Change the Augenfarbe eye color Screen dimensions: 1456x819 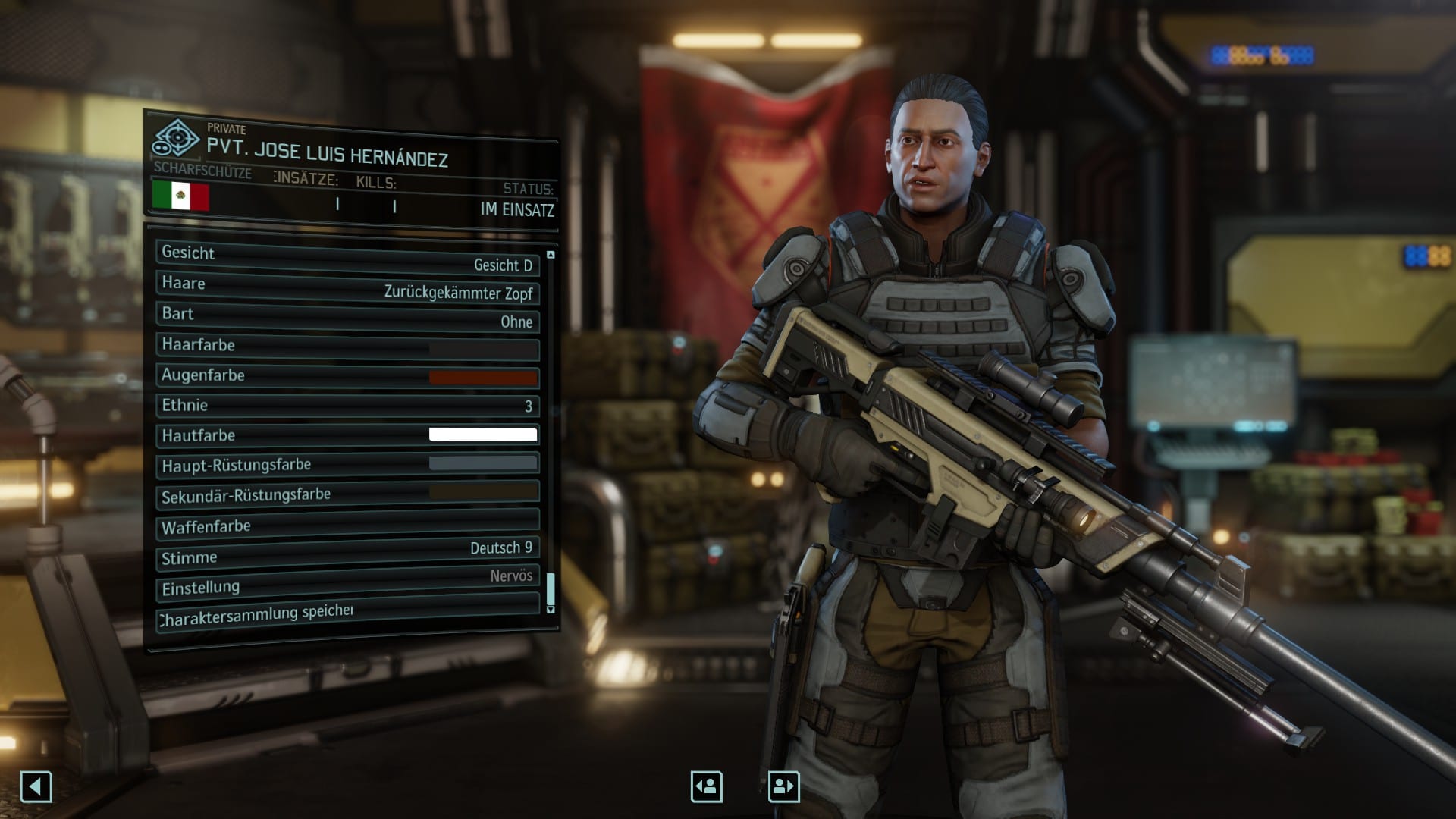pos(347,376)
